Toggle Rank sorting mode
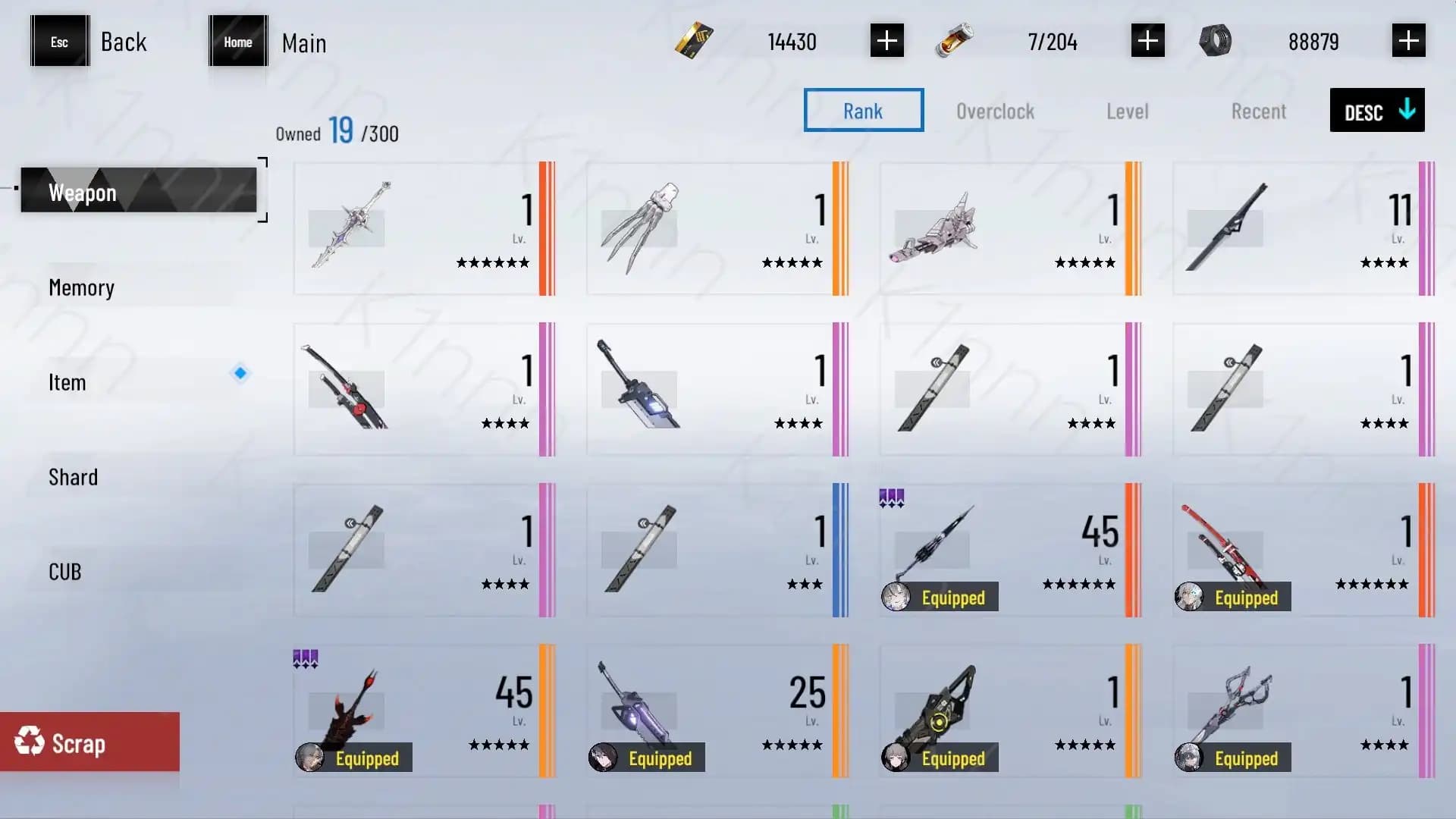The image size is (1456, 819). [863, 110]
